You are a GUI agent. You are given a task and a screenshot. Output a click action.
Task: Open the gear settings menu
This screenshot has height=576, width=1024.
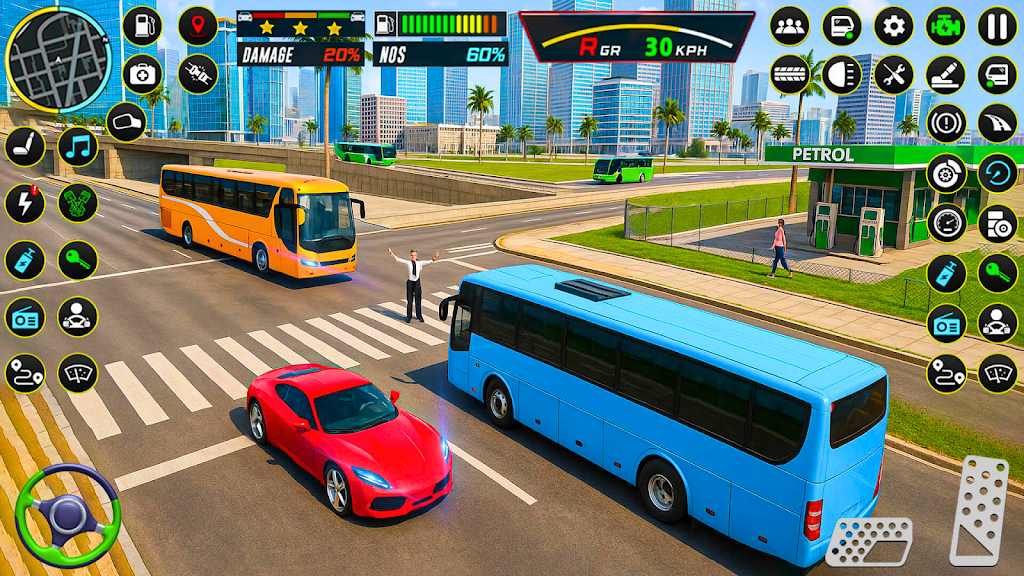coord(894,25)
